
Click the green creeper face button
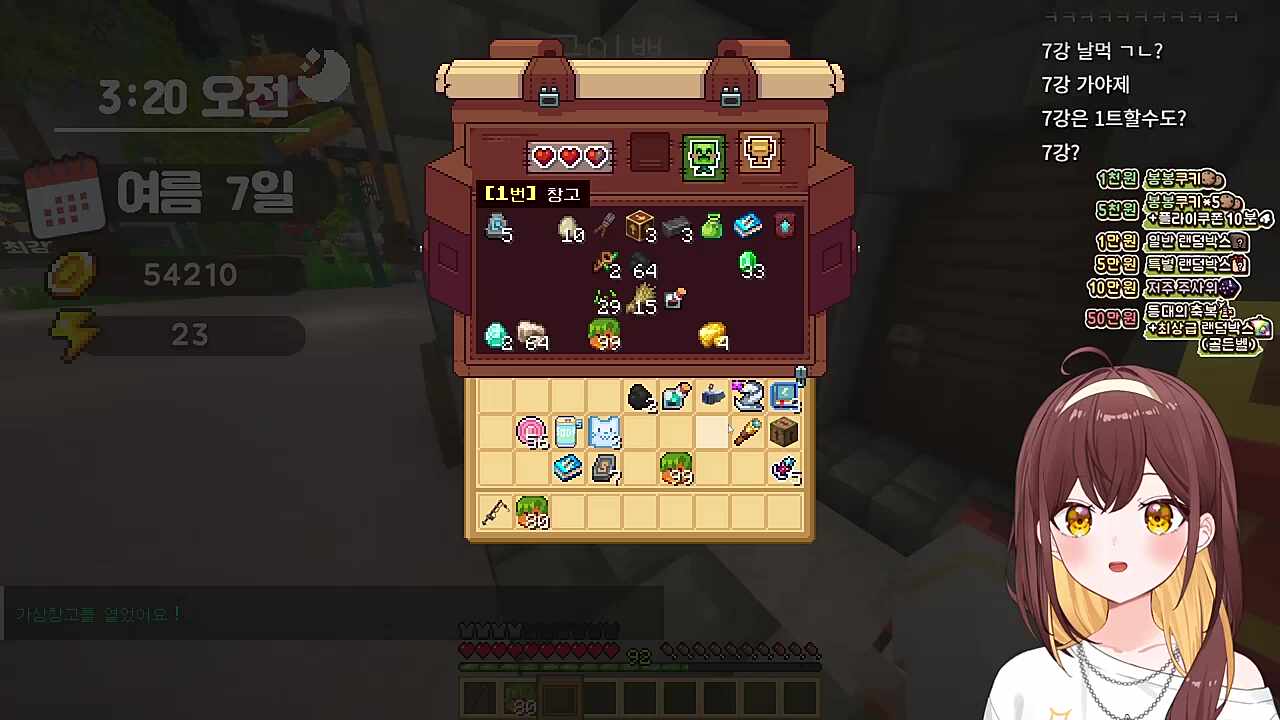click(x=703, y=156)
